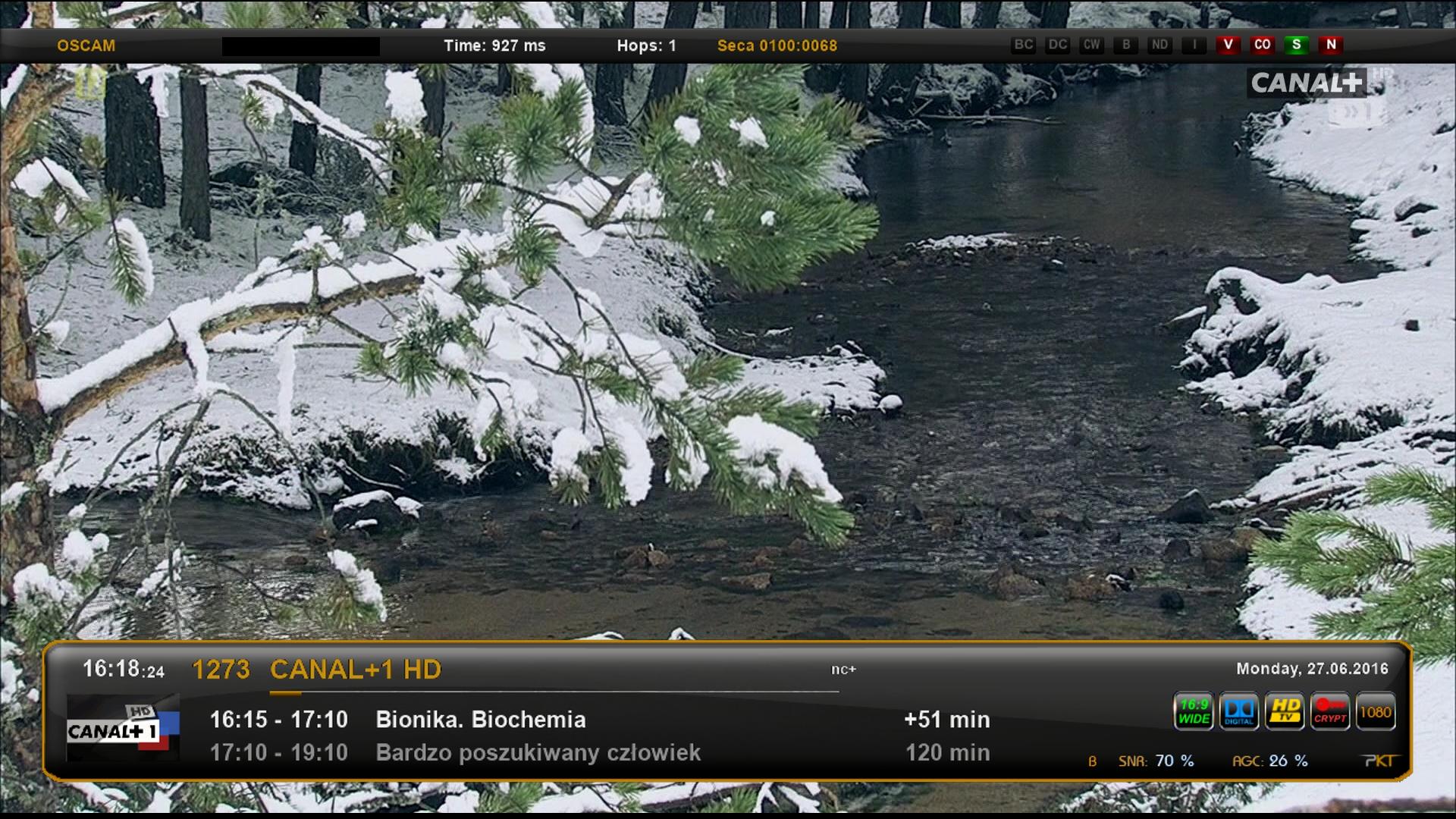Image resolution: width=1456 pixels, height=819 pixels.
Task: Expand the ND status field
Action: (1158, 45)
